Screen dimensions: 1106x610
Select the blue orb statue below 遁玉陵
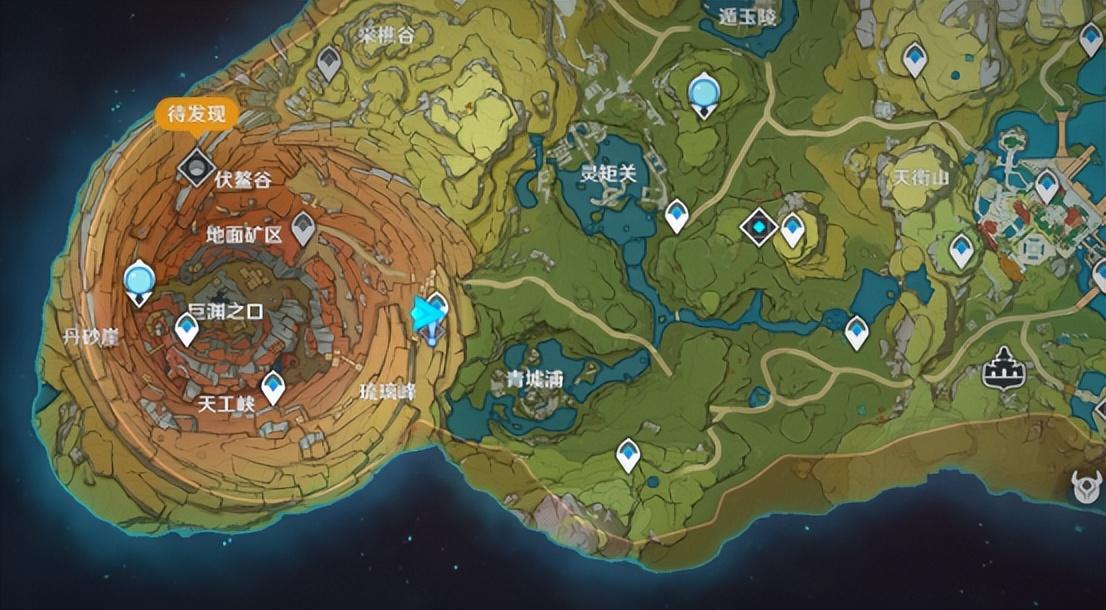pos(705,94)
